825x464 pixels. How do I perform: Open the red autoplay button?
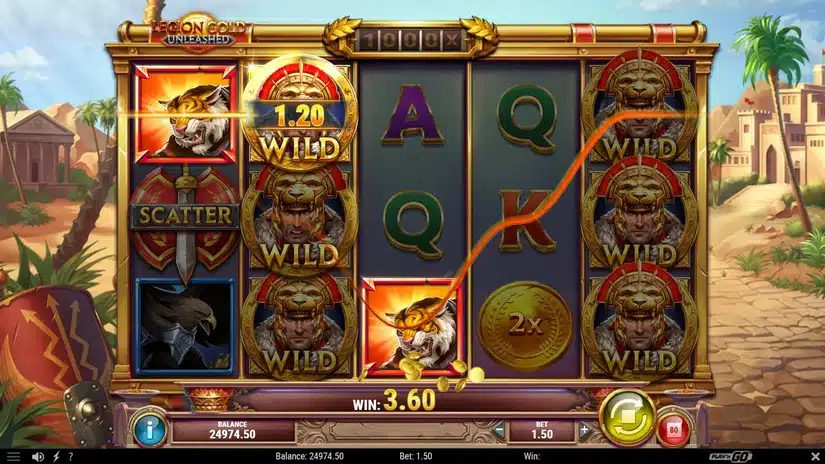coord(674,430)
